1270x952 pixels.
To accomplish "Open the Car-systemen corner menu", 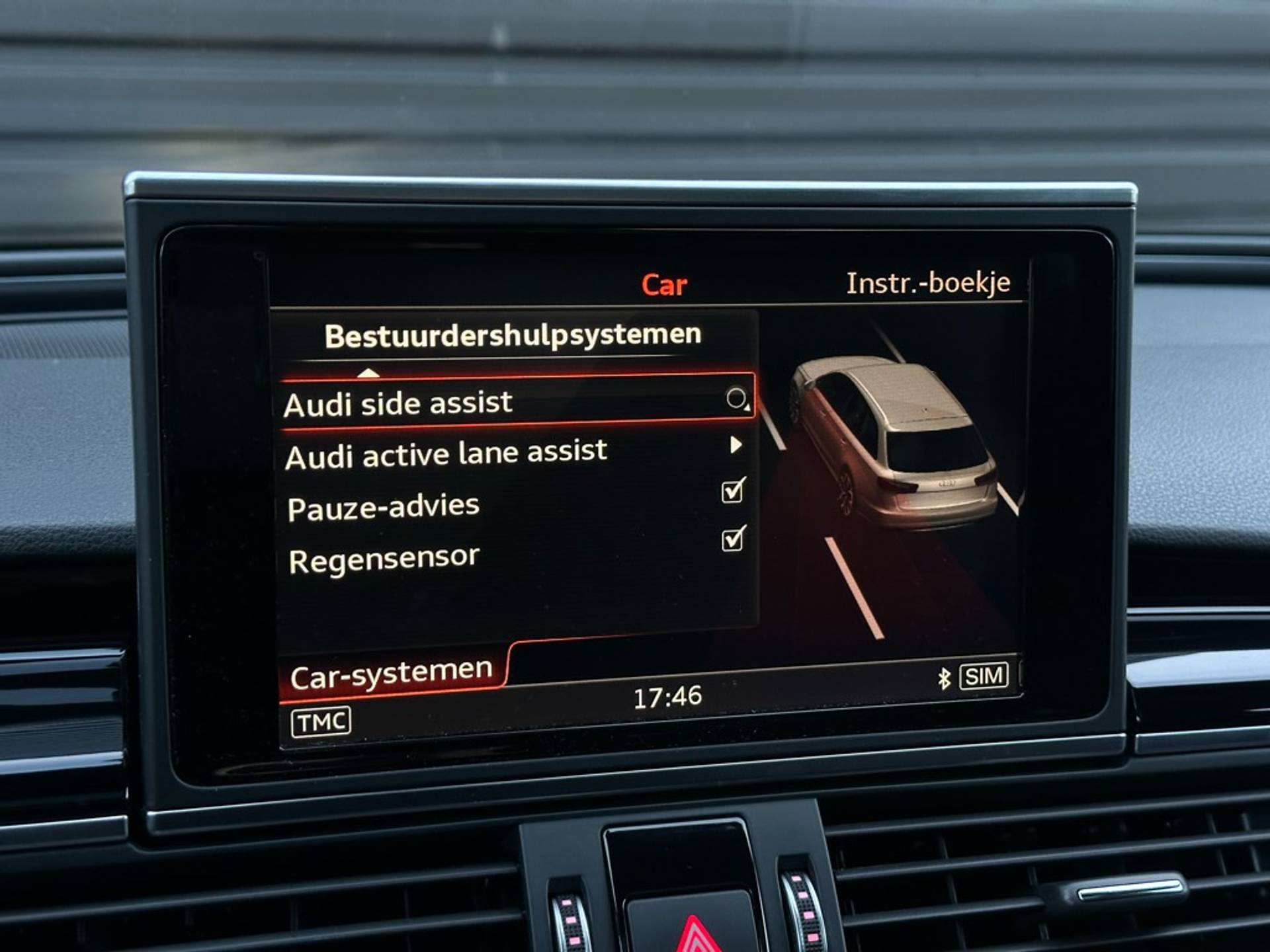I will pyautogui.click(x=391, y=674).
